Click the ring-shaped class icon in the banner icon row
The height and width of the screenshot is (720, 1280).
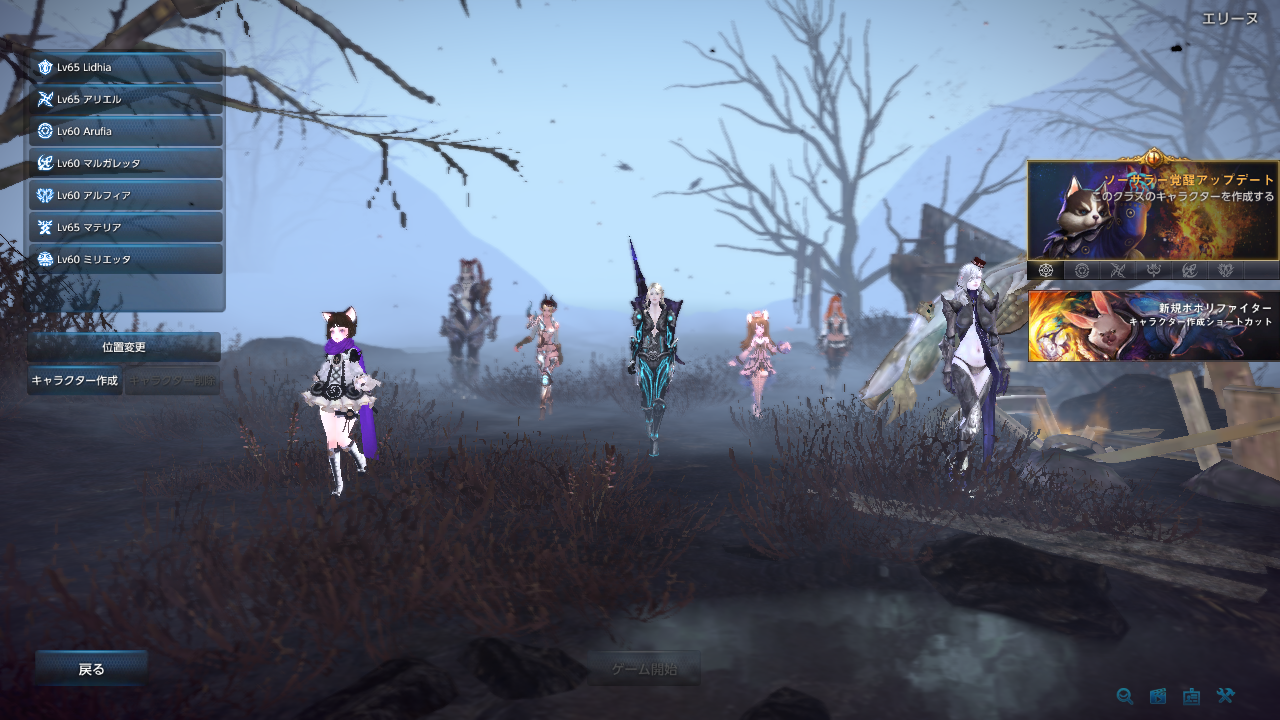point(1082,270)
